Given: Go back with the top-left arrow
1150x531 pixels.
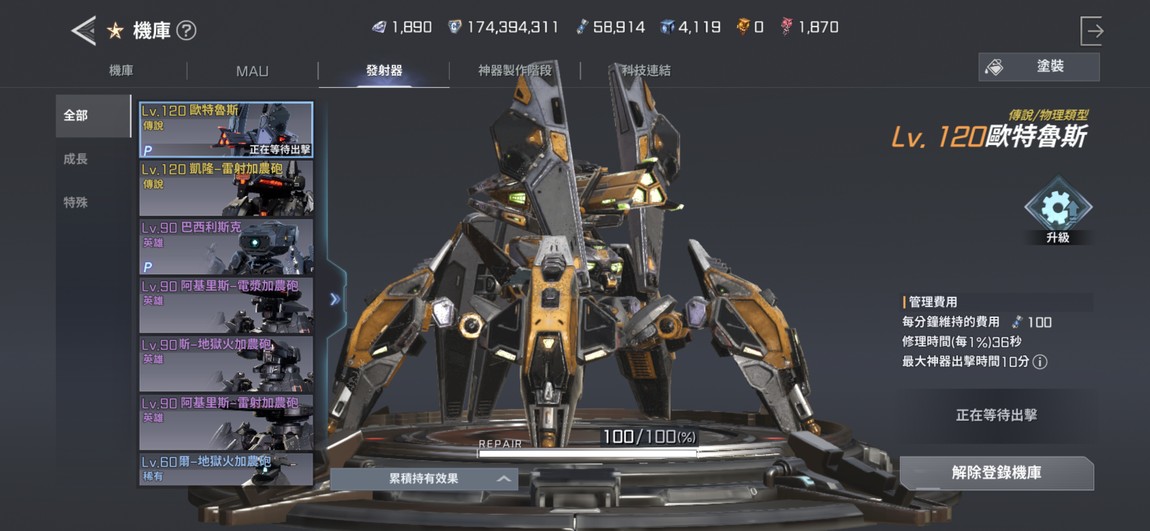Looking at the screenshot, I should (83, 30).
